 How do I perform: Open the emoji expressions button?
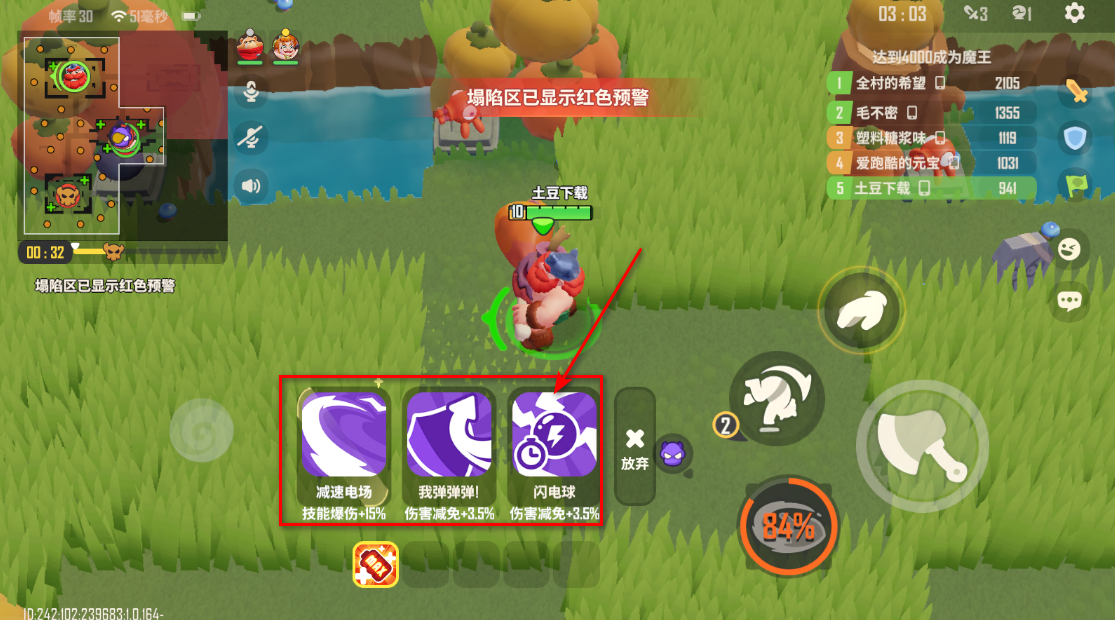(x=1070, y=248)
